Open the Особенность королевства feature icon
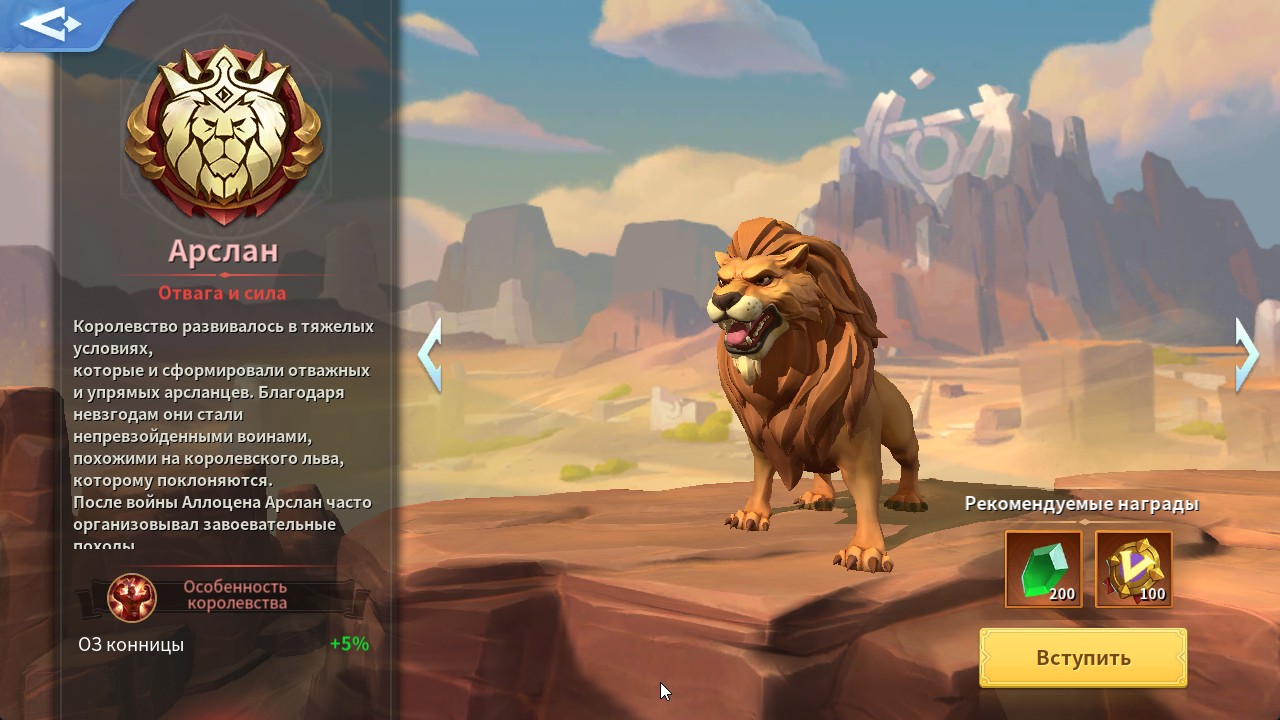 pyautogui.click(x=132, y=596)
